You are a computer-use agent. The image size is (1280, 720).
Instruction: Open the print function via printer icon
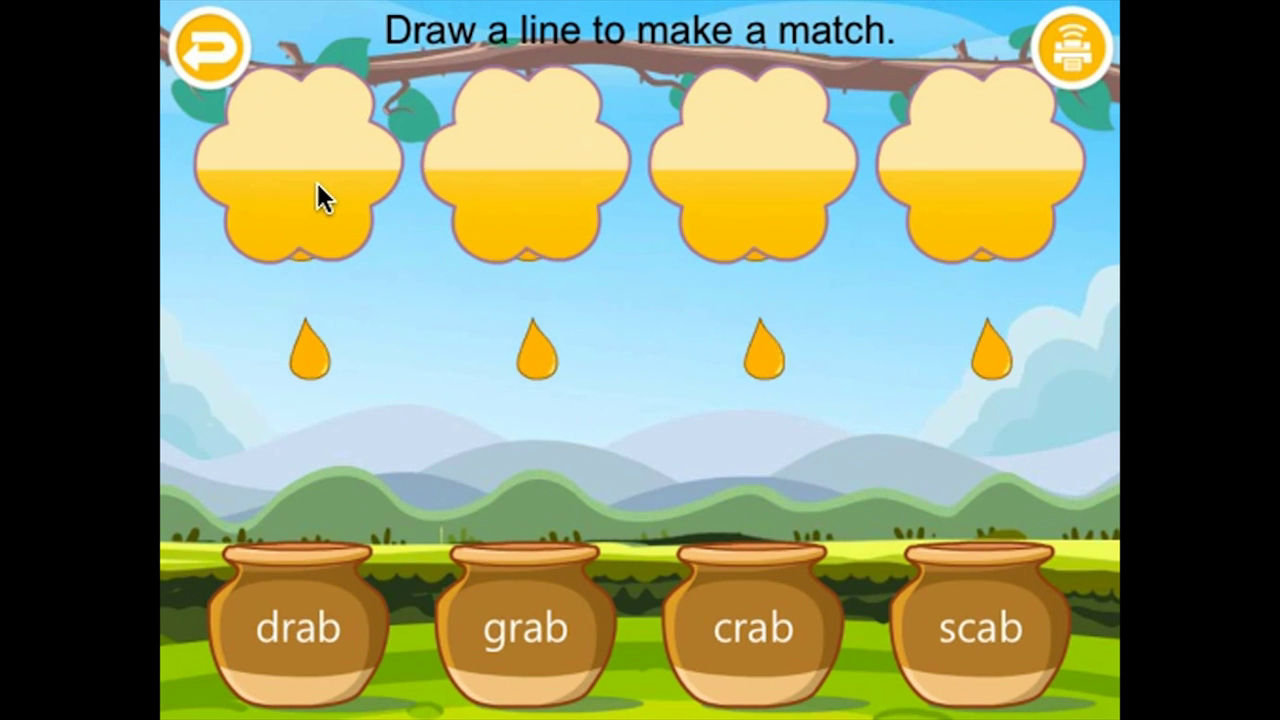(1072, 46)
